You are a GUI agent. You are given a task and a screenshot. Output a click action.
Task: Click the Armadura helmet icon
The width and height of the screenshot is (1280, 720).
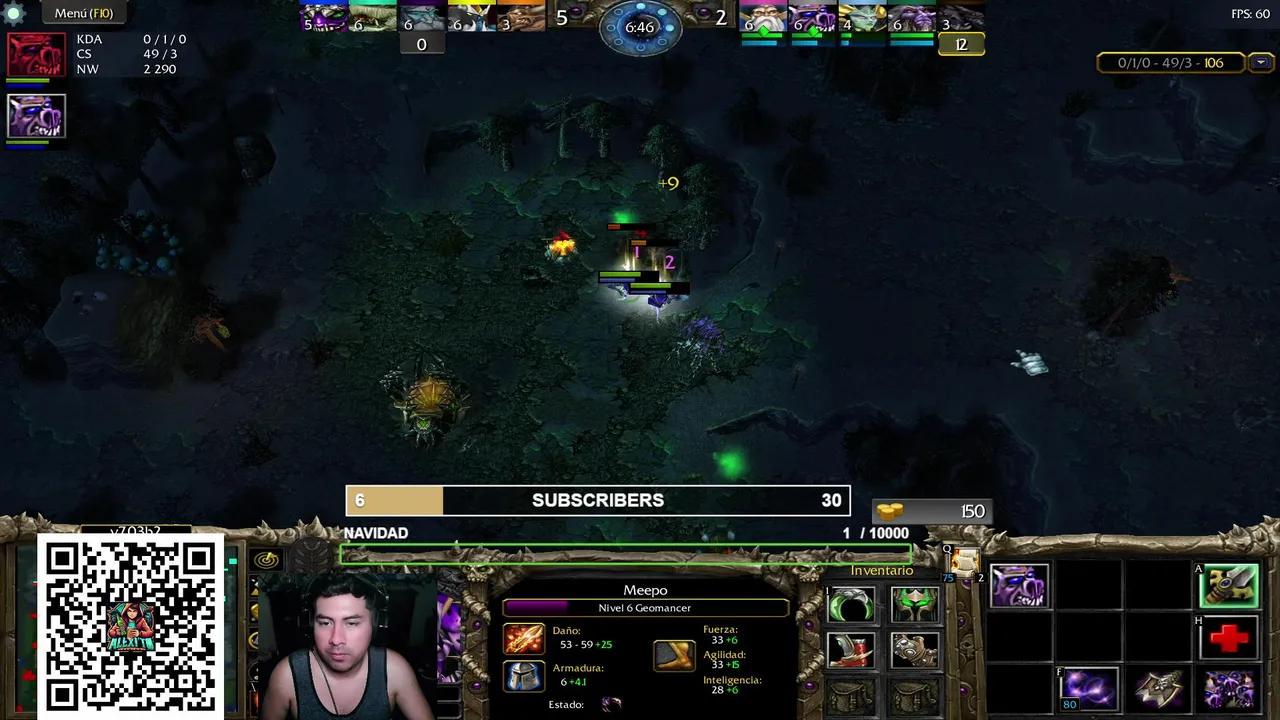point(523,678)
